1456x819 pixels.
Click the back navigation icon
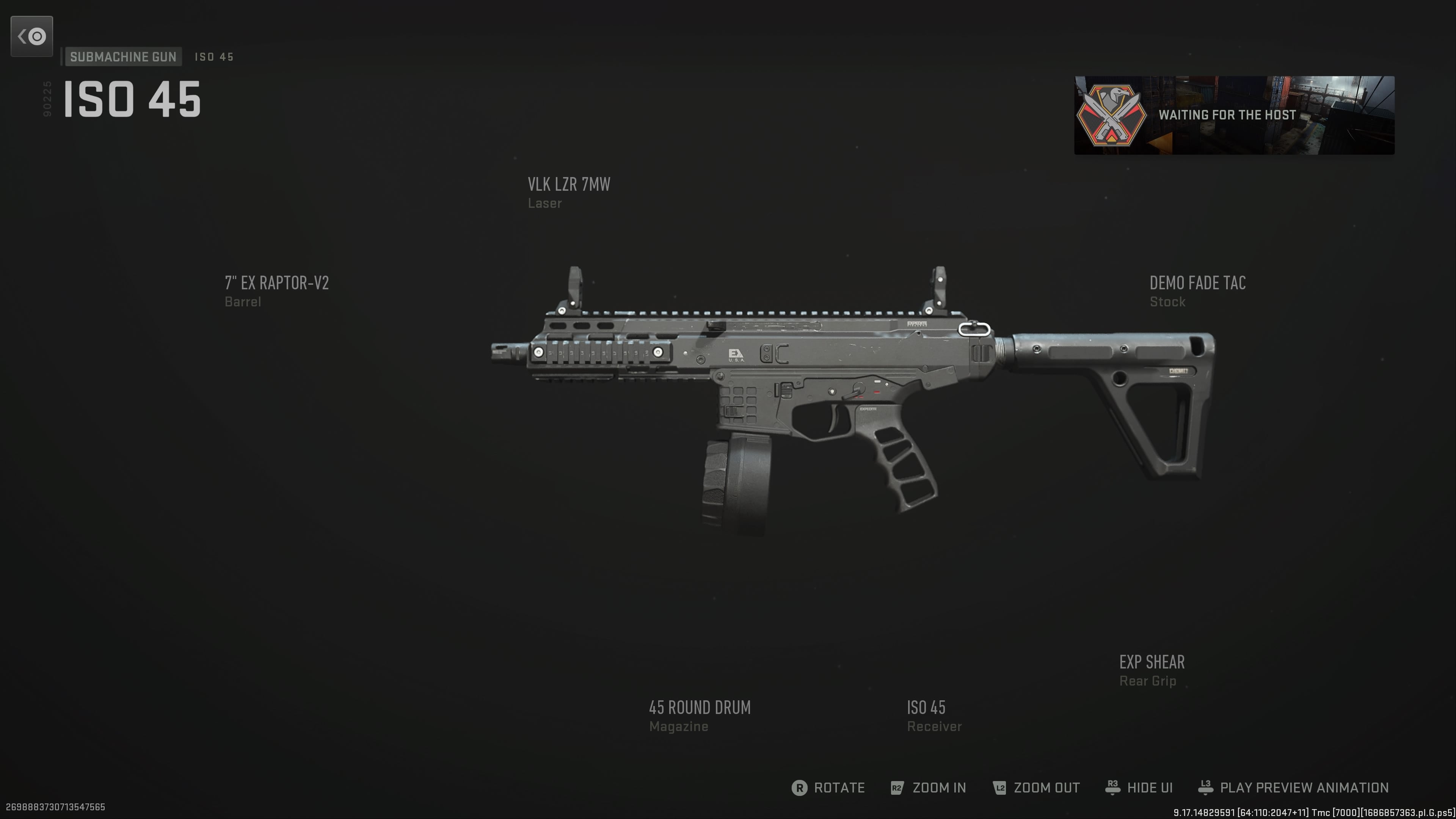[x=31, y=36]
